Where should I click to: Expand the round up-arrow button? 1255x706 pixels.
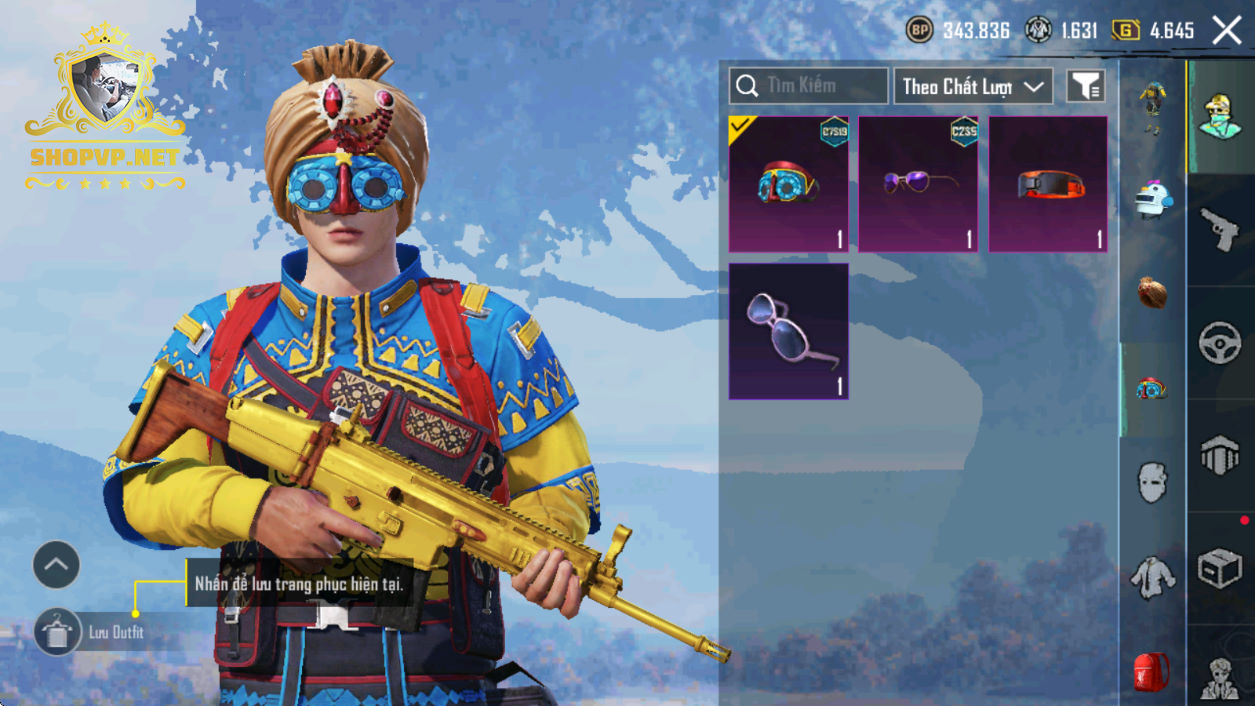(x=56, y=566)
